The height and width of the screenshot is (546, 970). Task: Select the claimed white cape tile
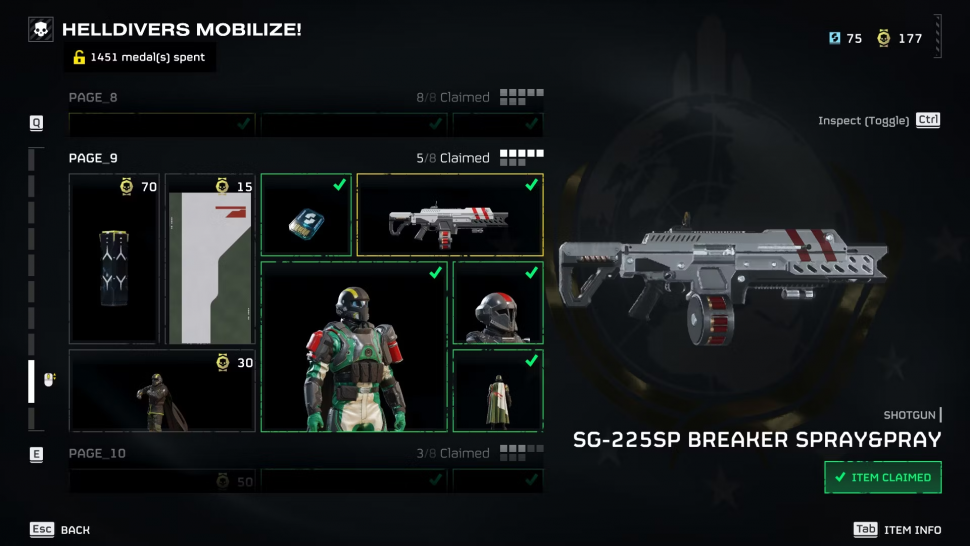click(x=498, y=390)
